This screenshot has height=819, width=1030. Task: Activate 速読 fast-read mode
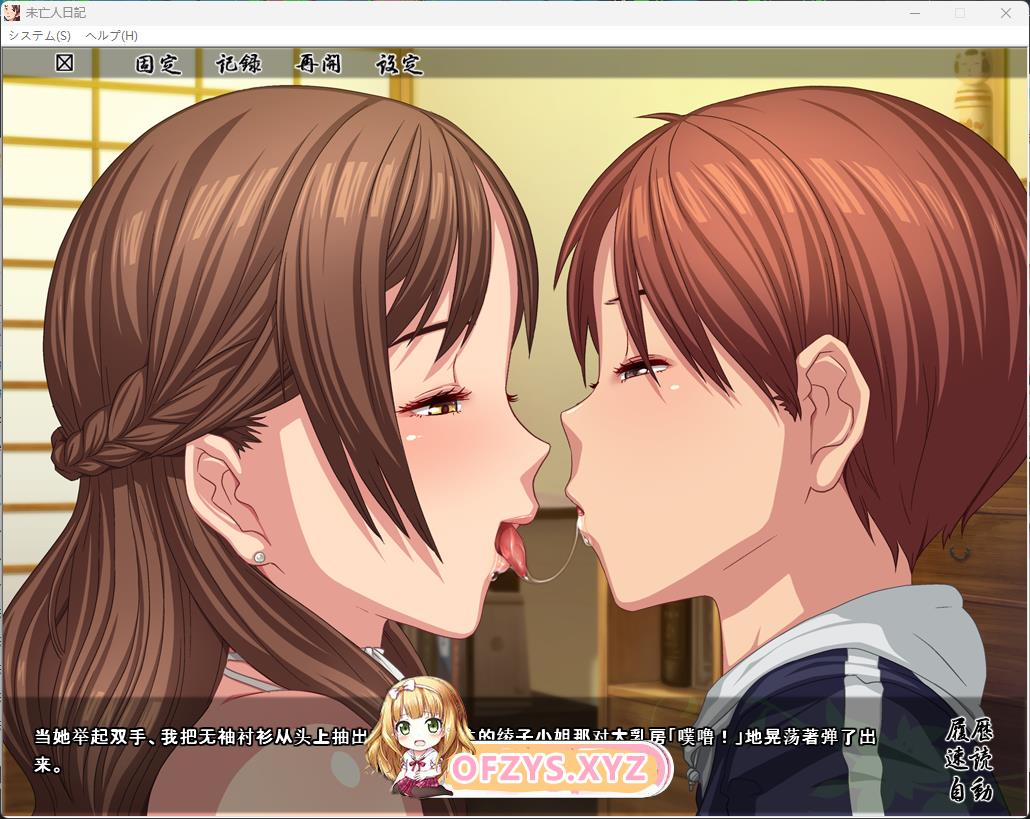(x=969, y=760)
